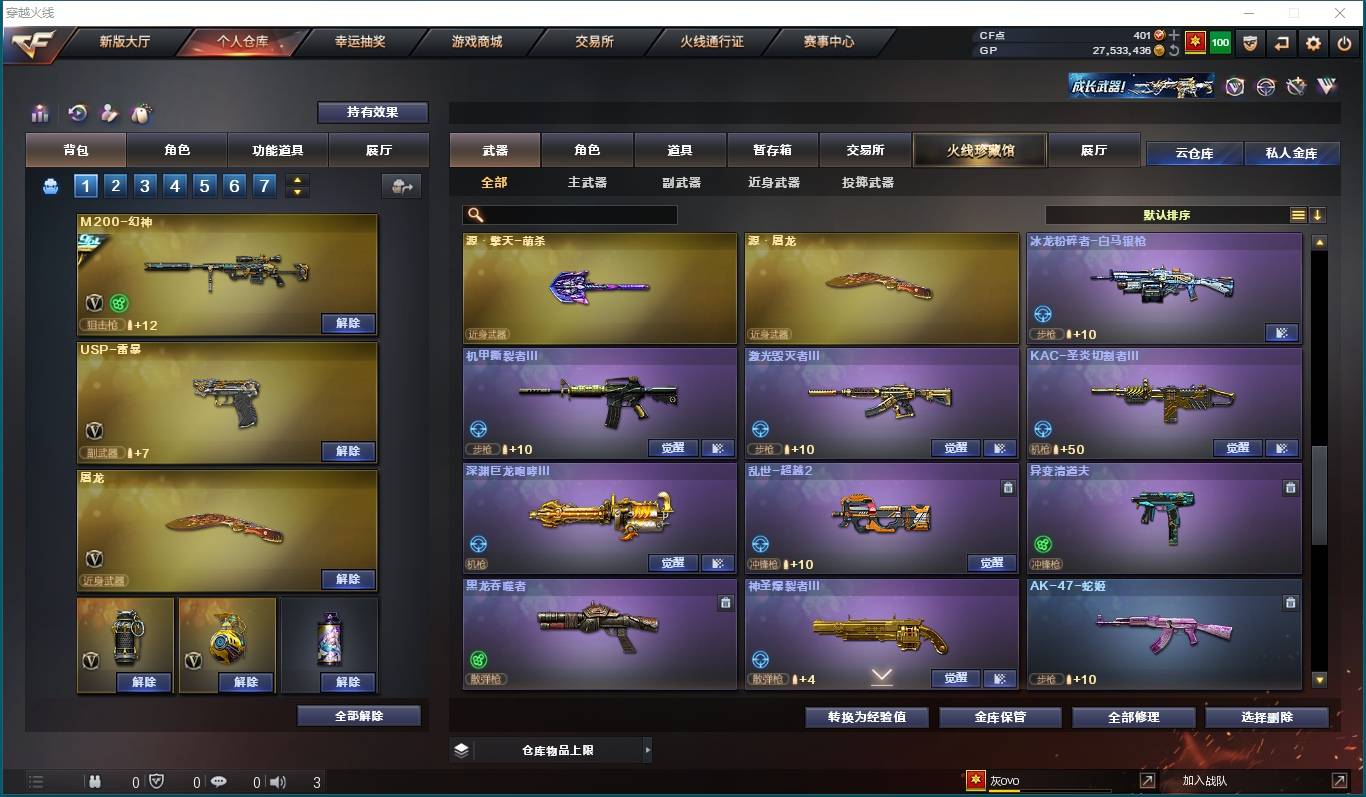Switch to the 火线珍藏馆 tab
The width and height of the screenshot is (1366, 797).
[979, 148]
